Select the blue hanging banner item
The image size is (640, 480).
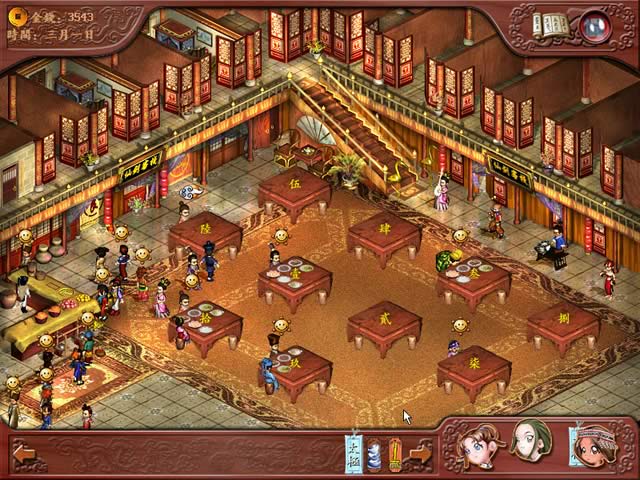coord(353,452)
